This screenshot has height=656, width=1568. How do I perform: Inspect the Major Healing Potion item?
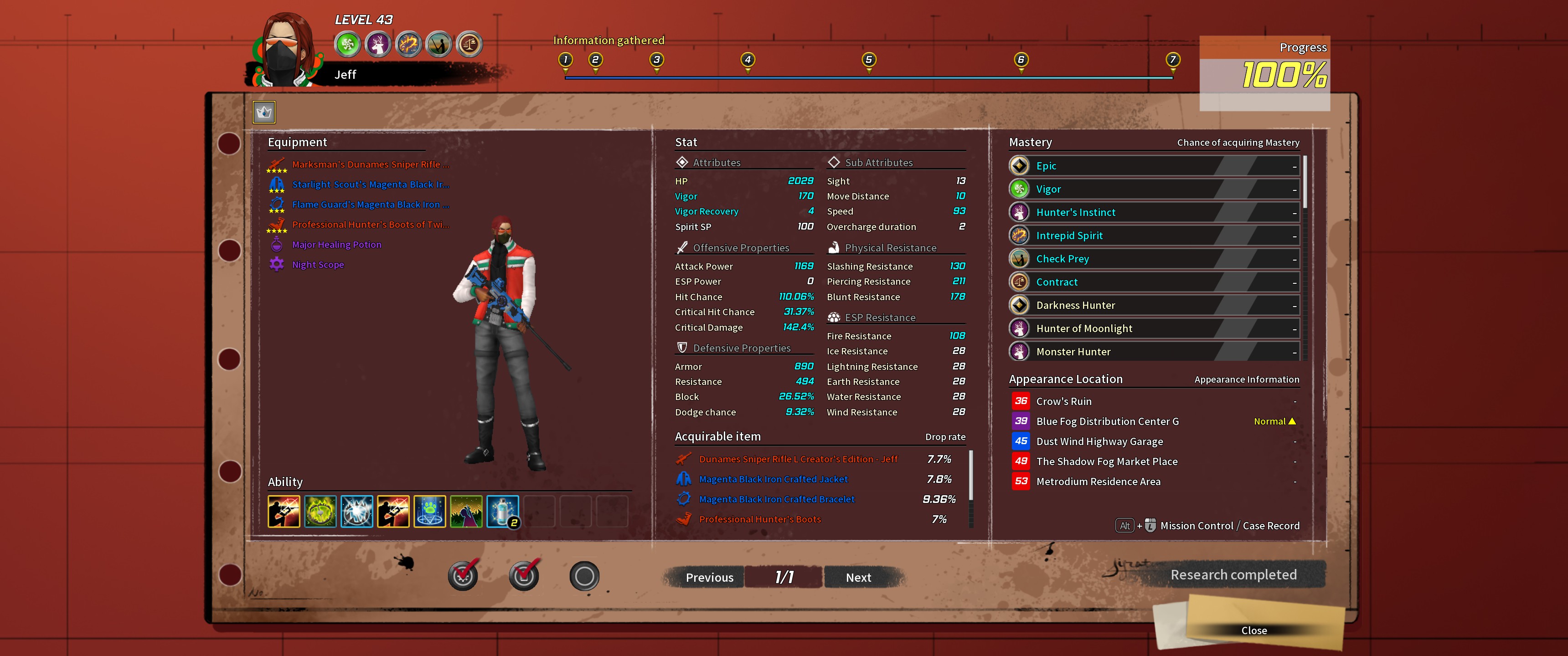click(336, 245)
